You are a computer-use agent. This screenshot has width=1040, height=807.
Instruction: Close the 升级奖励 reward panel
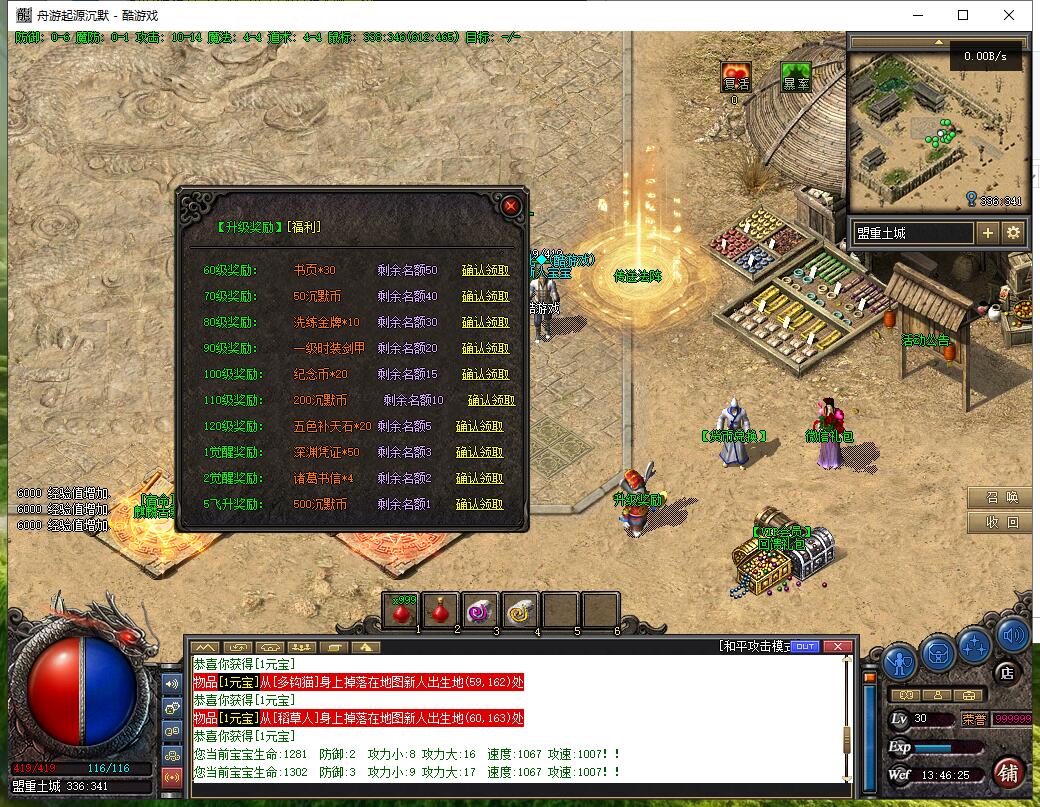click(x=511, y=206)
